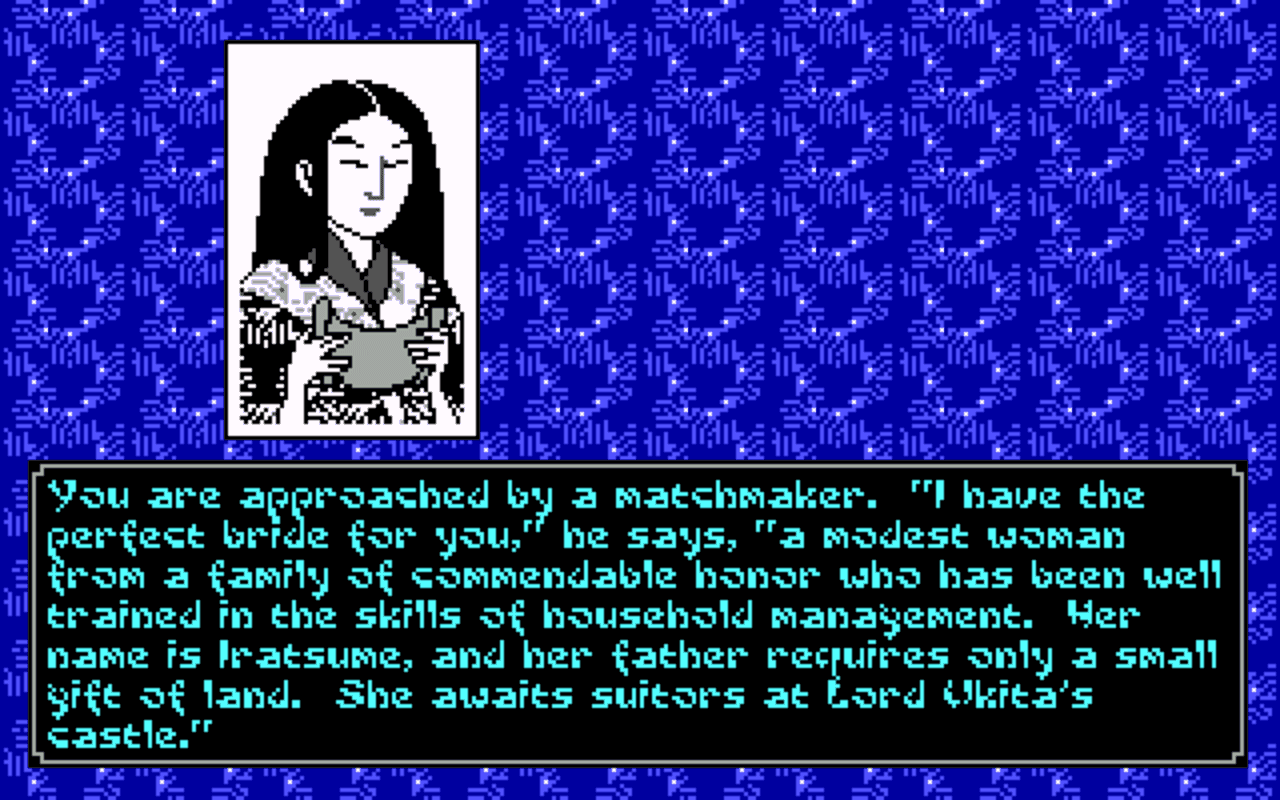Viewport: 1280px width, 800px height.
Task: Click the bottom edge of the dialogue box
Action: point(640,764)
